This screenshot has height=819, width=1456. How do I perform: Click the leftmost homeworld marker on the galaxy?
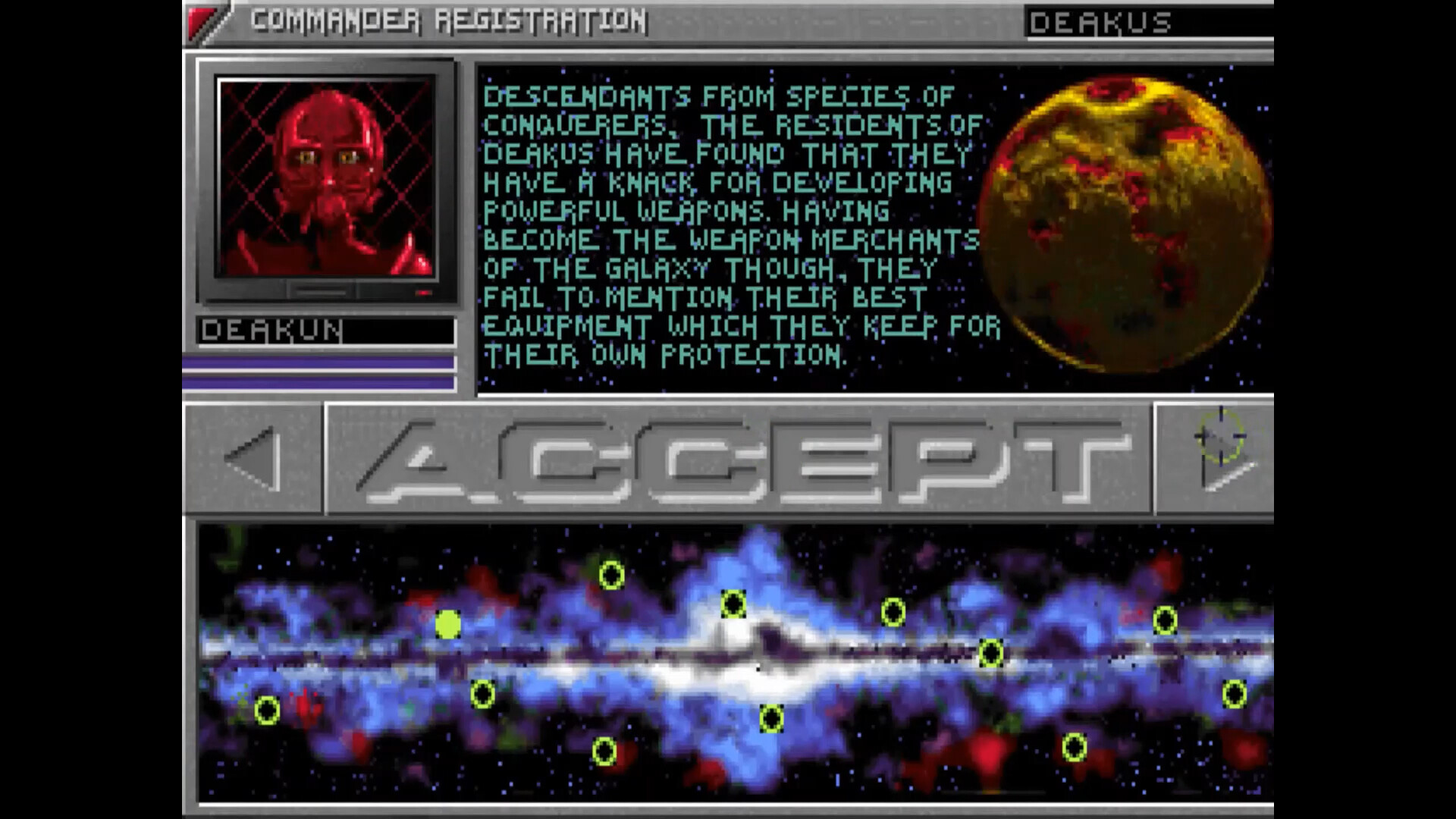pos(267,711)
